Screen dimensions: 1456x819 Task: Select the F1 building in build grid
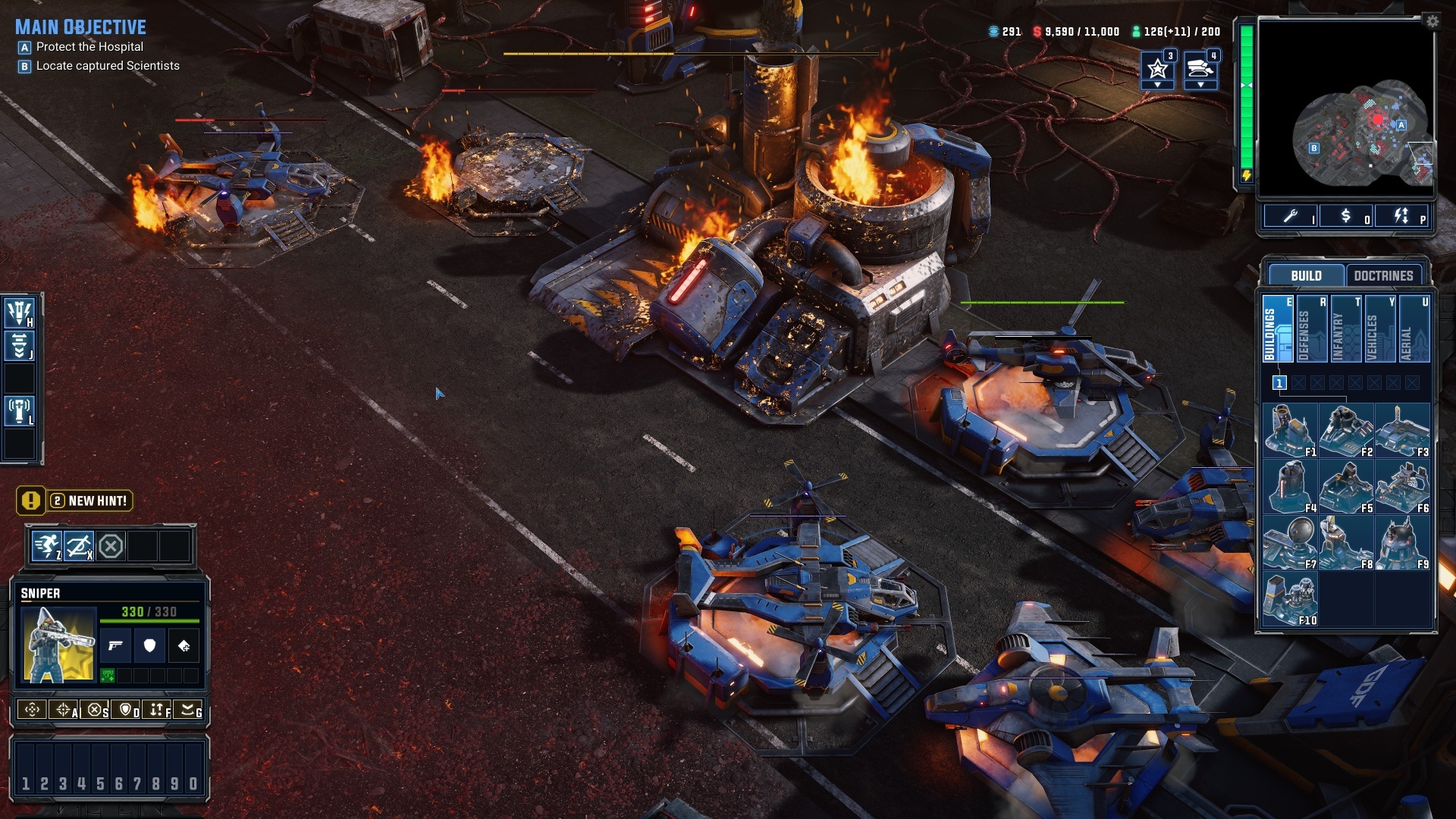point(1290,431)
